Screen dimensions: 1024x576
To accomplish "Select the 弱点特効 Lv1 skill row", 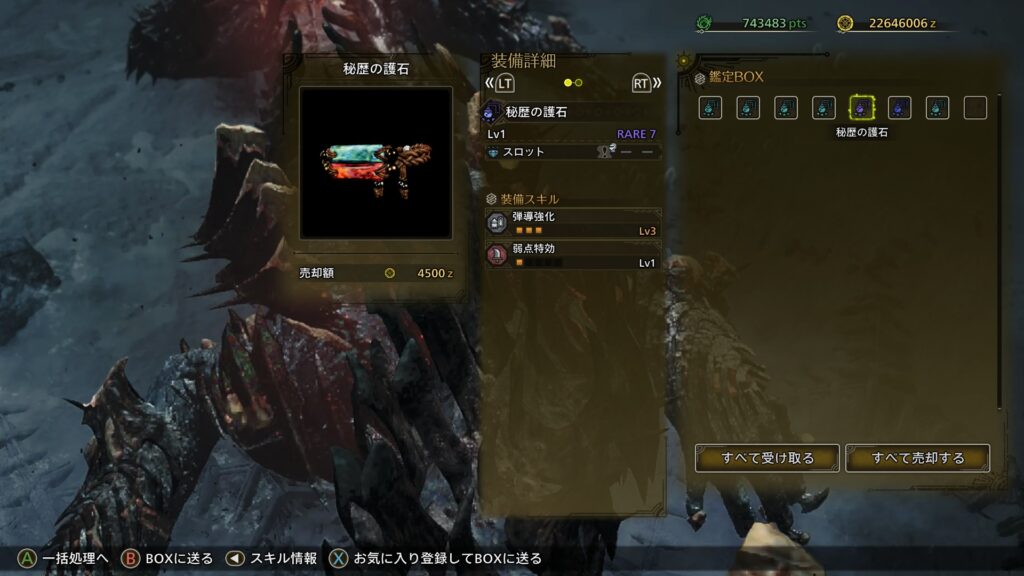I will pos(573,255).
